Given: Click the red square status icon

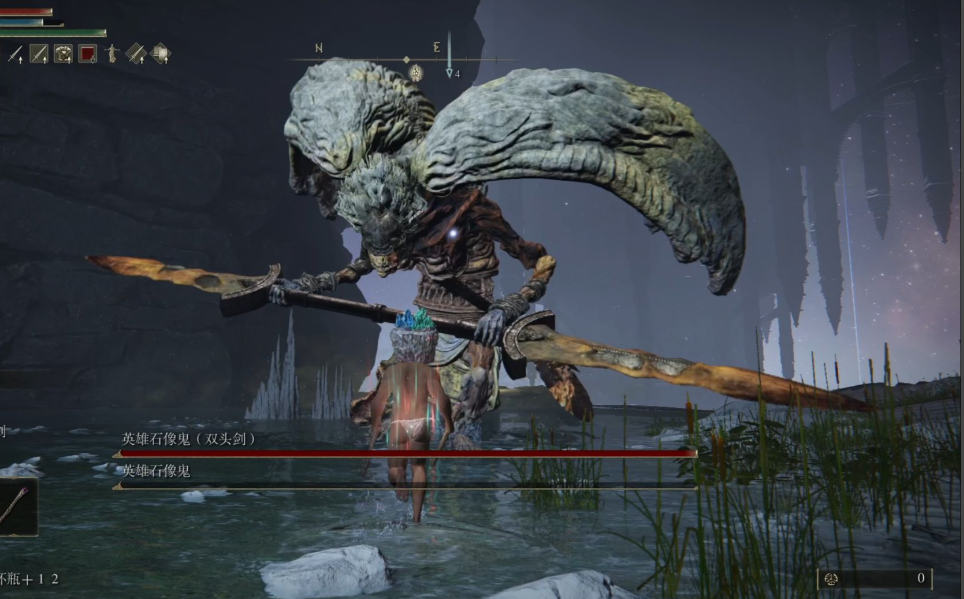Looking at the screenshot, I should pos(88,54).
